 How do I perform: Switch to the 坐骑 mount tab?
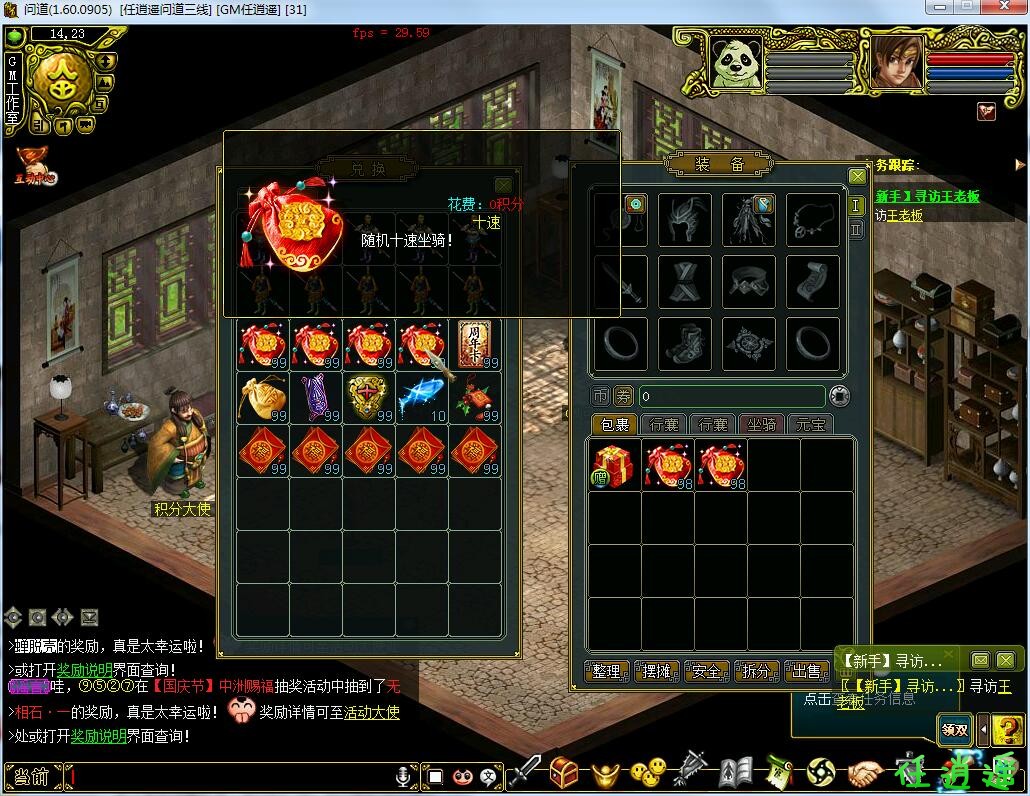tap(762, 425)
